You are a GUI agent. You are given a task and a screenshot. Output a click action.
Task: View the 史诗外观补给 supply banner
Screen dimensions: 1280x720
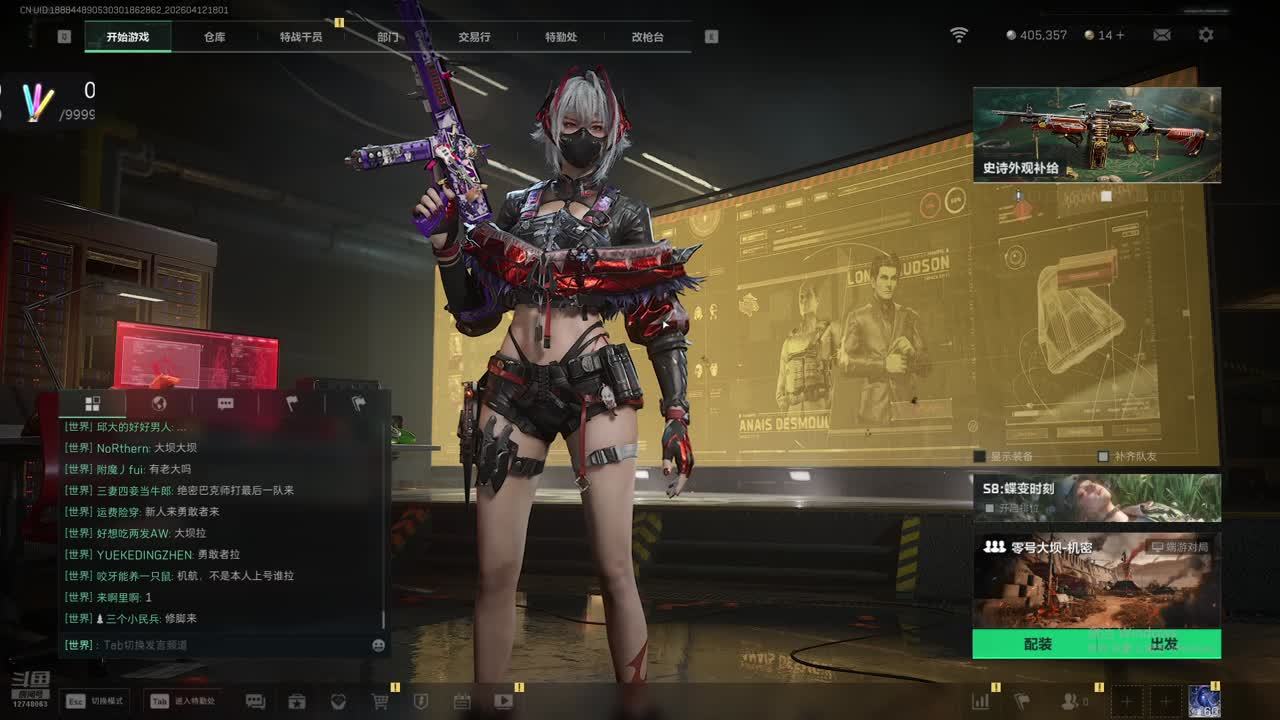[1097, 135]
